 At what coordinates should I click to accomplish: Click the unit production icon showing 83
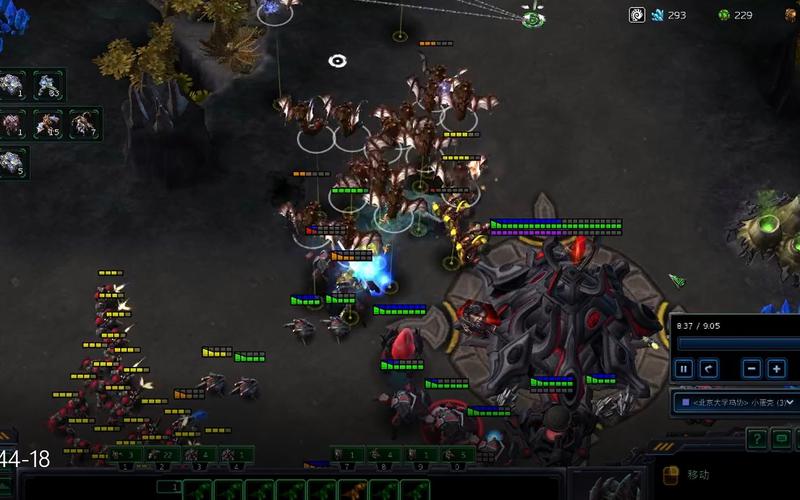(x=48, y=84)
